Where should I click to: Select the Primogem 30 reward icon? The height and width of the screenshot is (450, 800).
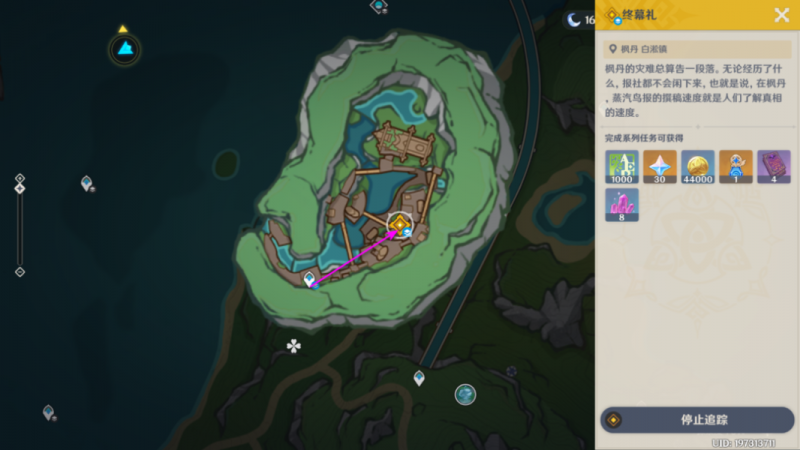[659, 167]
